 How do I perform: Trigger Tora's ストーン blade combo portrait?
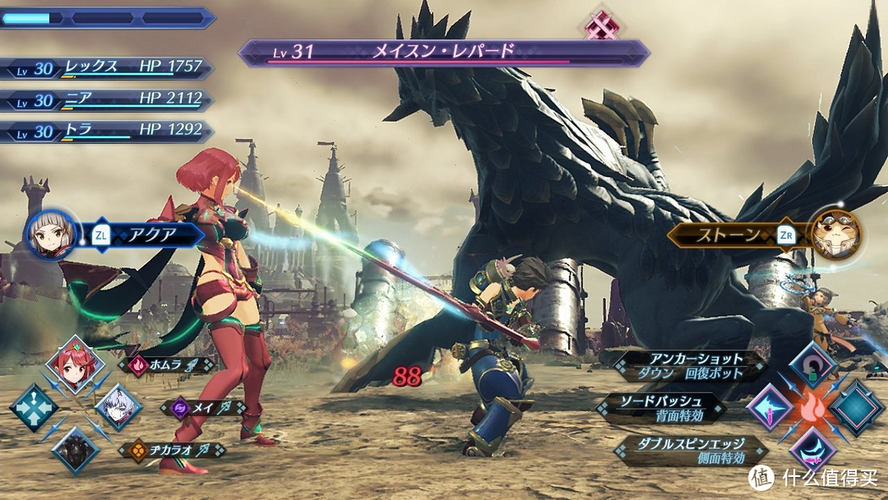click(834, 234)
